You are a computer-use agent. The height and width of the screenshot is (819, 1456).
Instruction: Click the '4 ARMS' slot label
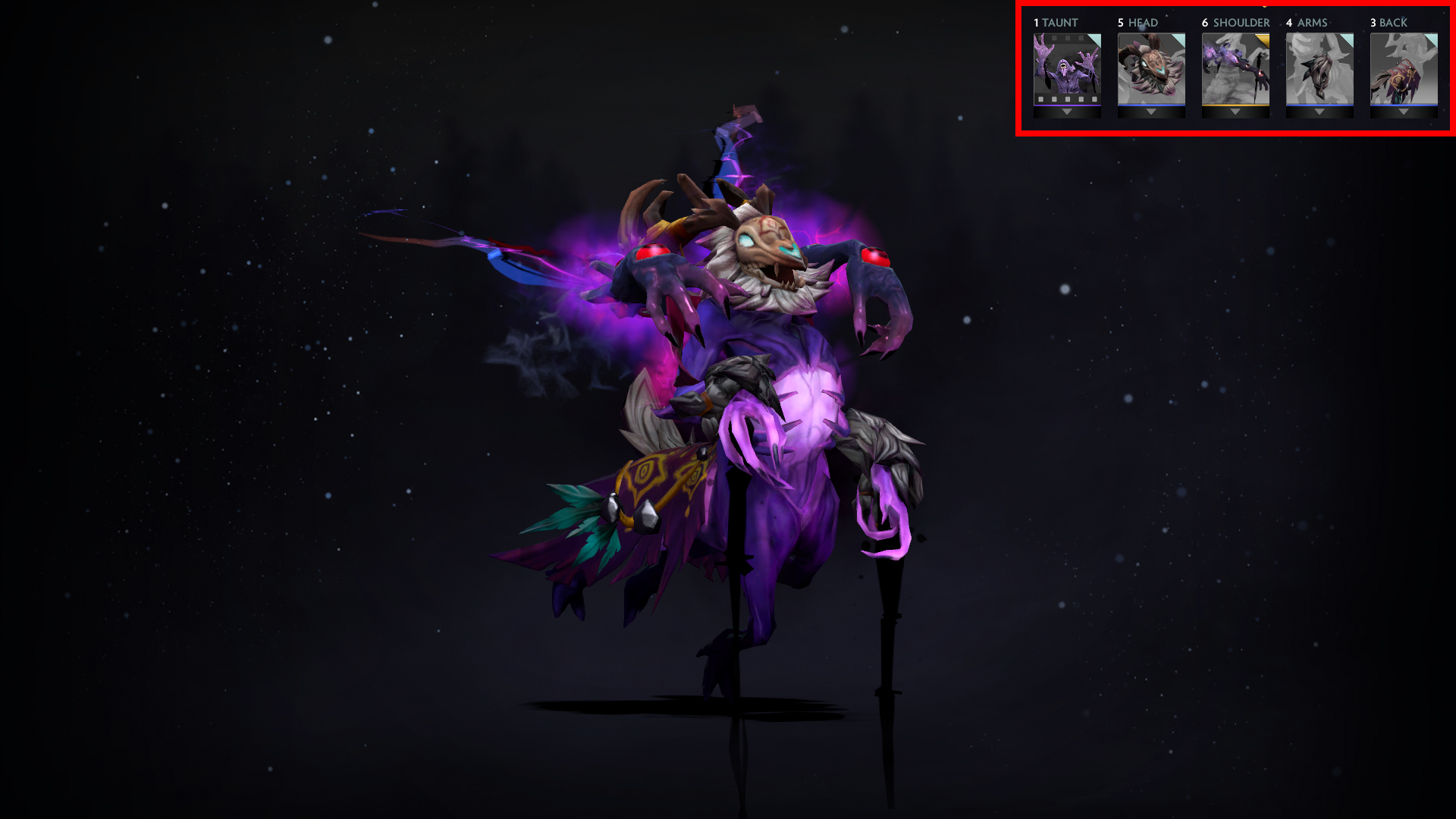click(x=1306, y=23)
